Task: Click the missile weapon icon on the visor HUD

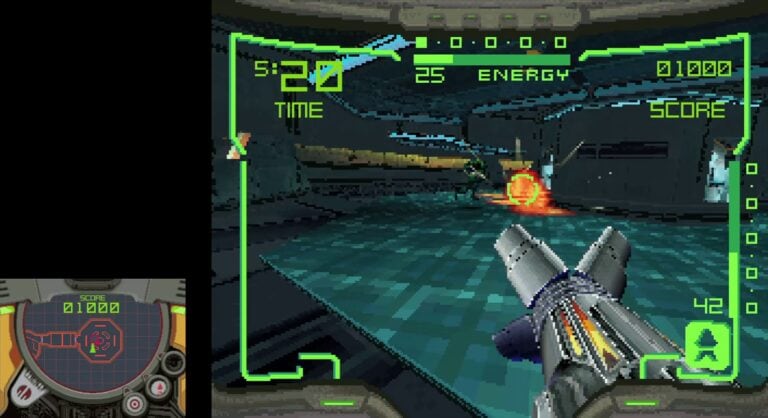Action: pos(708,345)
